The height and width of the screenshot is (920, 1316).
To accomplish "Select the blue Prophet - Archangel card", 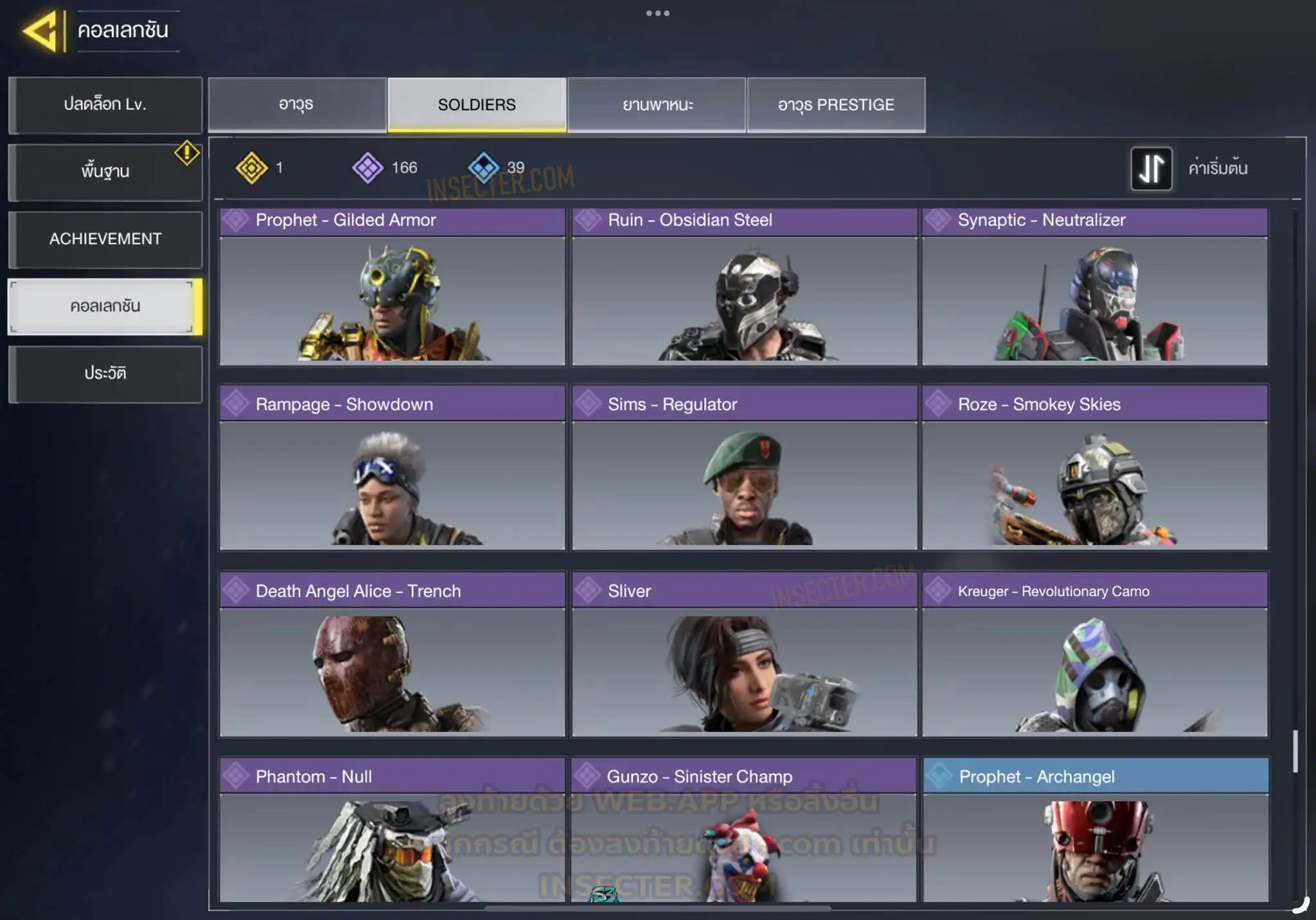I will (1096, 831).
